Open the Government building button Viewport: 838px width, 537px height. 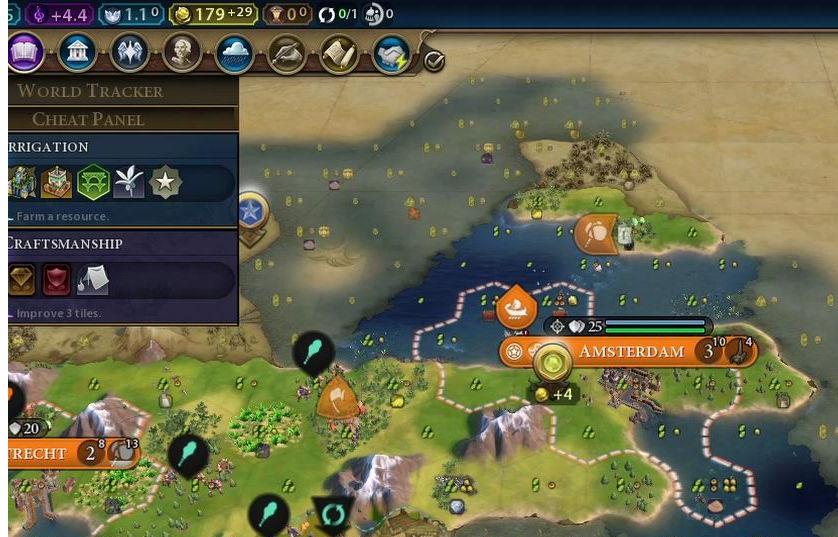point(77,52)
